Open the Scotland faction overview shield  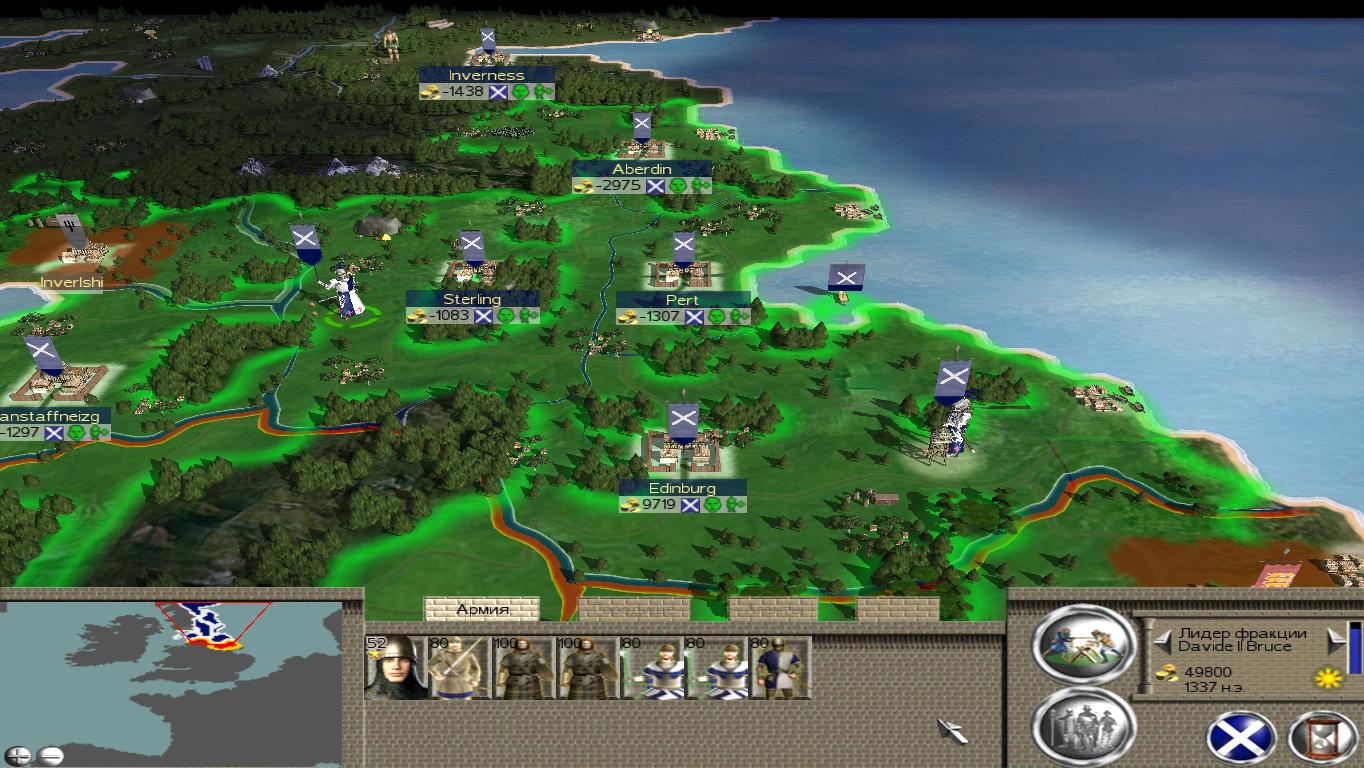coord(1241,740)
